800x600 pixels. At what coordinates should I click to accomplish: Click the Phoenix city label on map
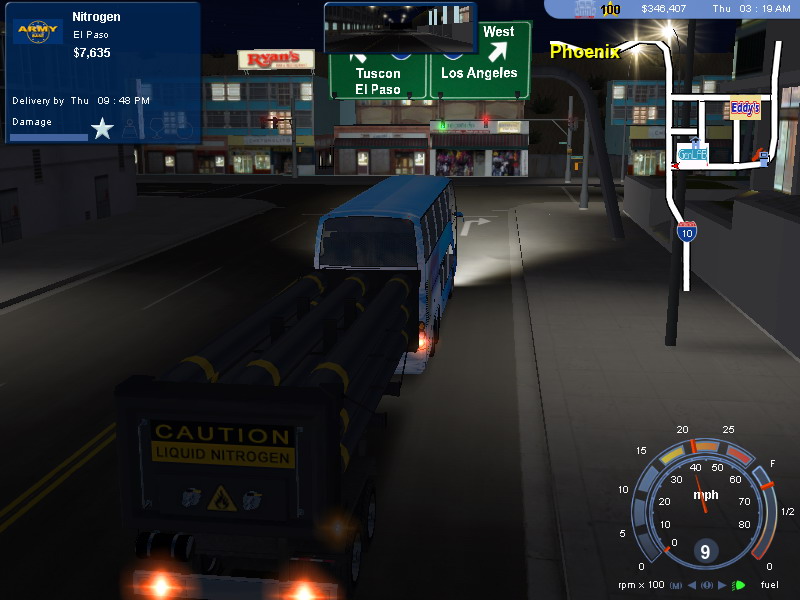[x=584, y=50]
